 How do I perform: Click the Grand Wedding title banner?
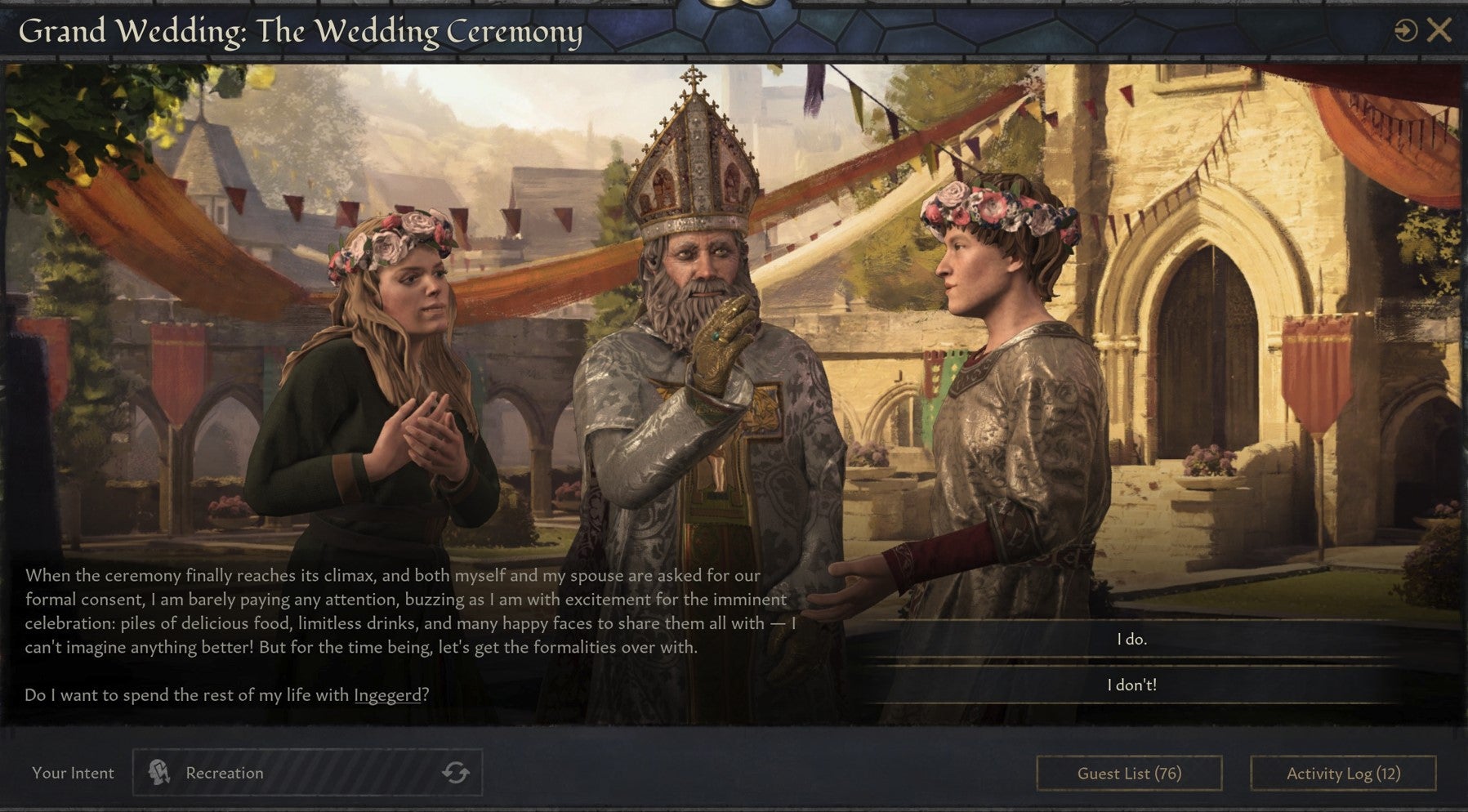301,33
